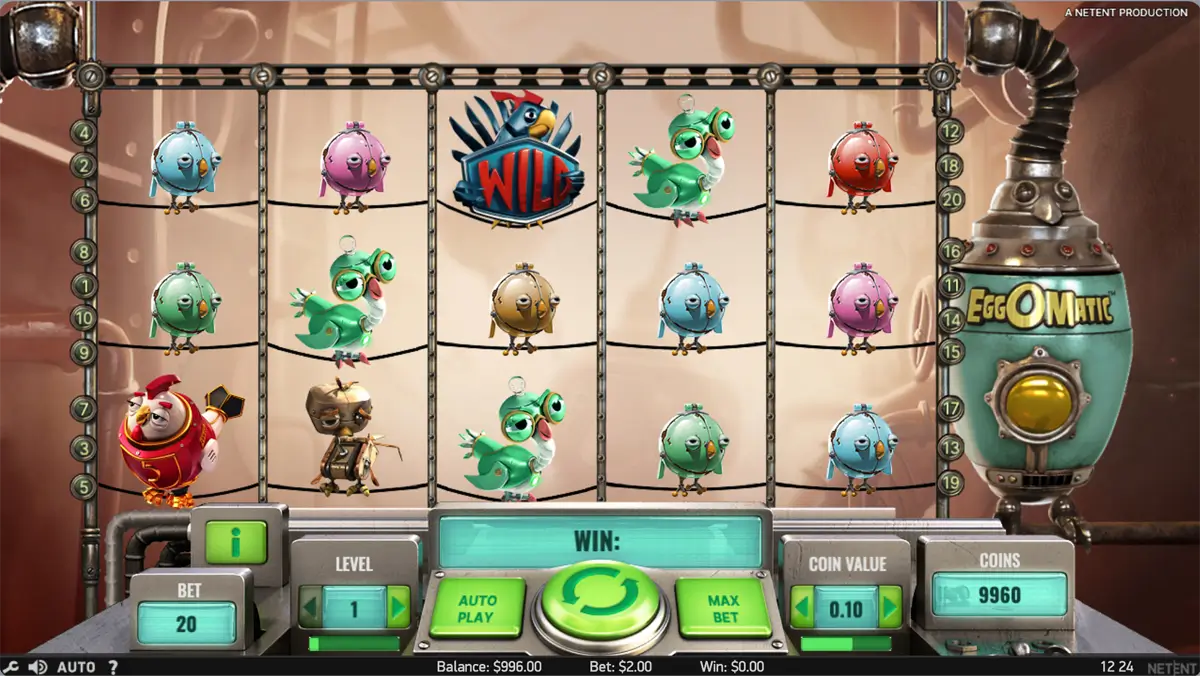Activate the Max Bet button
Screen dimensions: 1200x676
coord(724,608)
